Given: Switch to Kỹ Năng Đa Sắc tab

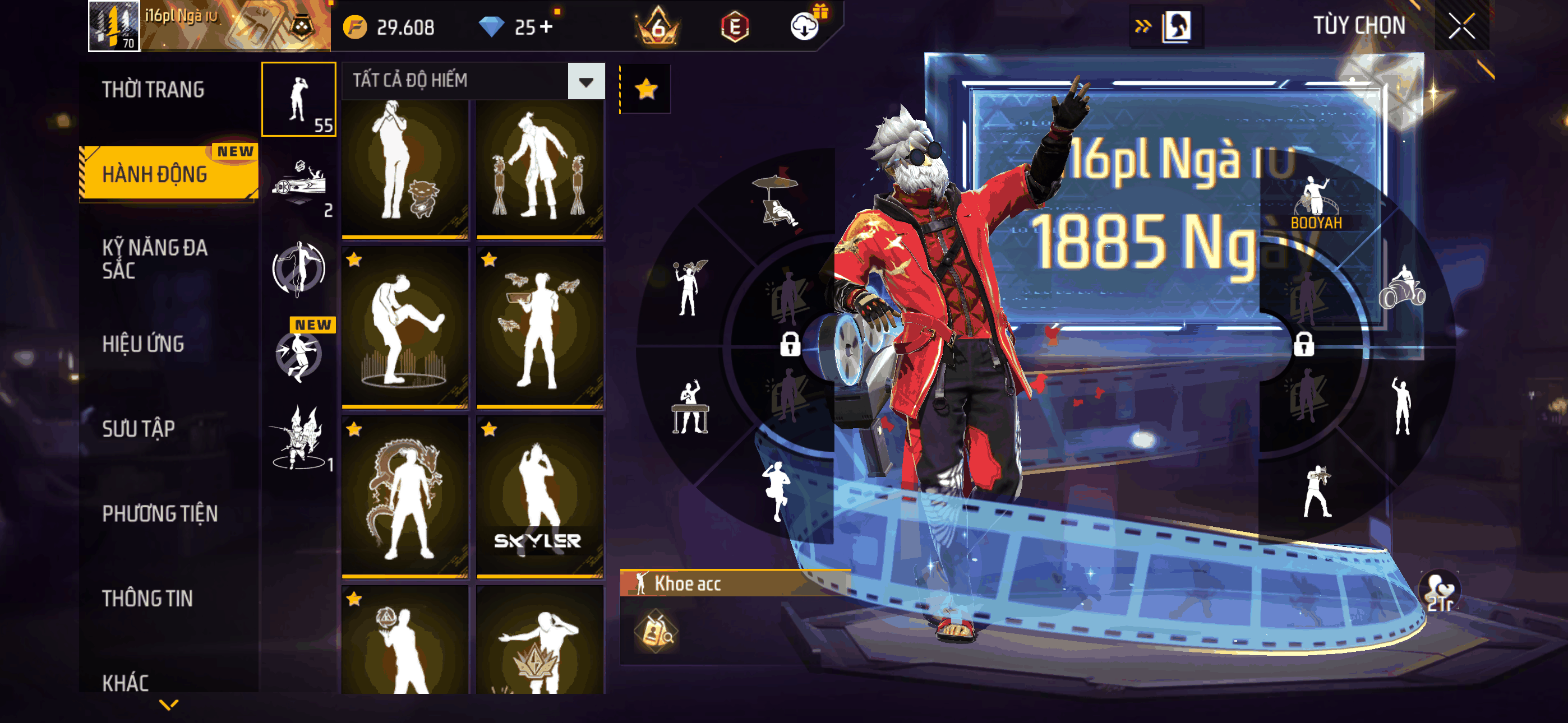Looking at the screenshot, I should 155,259.
